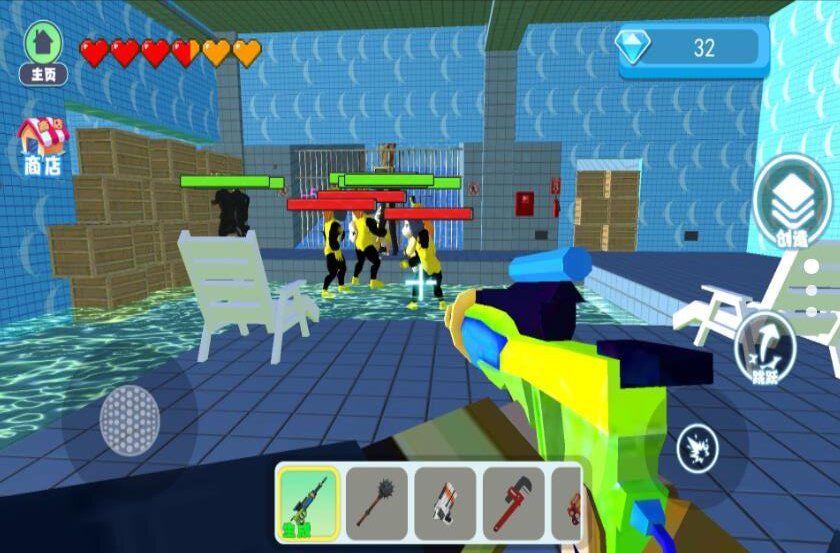Fire the weapon with the attack button
The image size is (840, 553).
pos(697,448)
